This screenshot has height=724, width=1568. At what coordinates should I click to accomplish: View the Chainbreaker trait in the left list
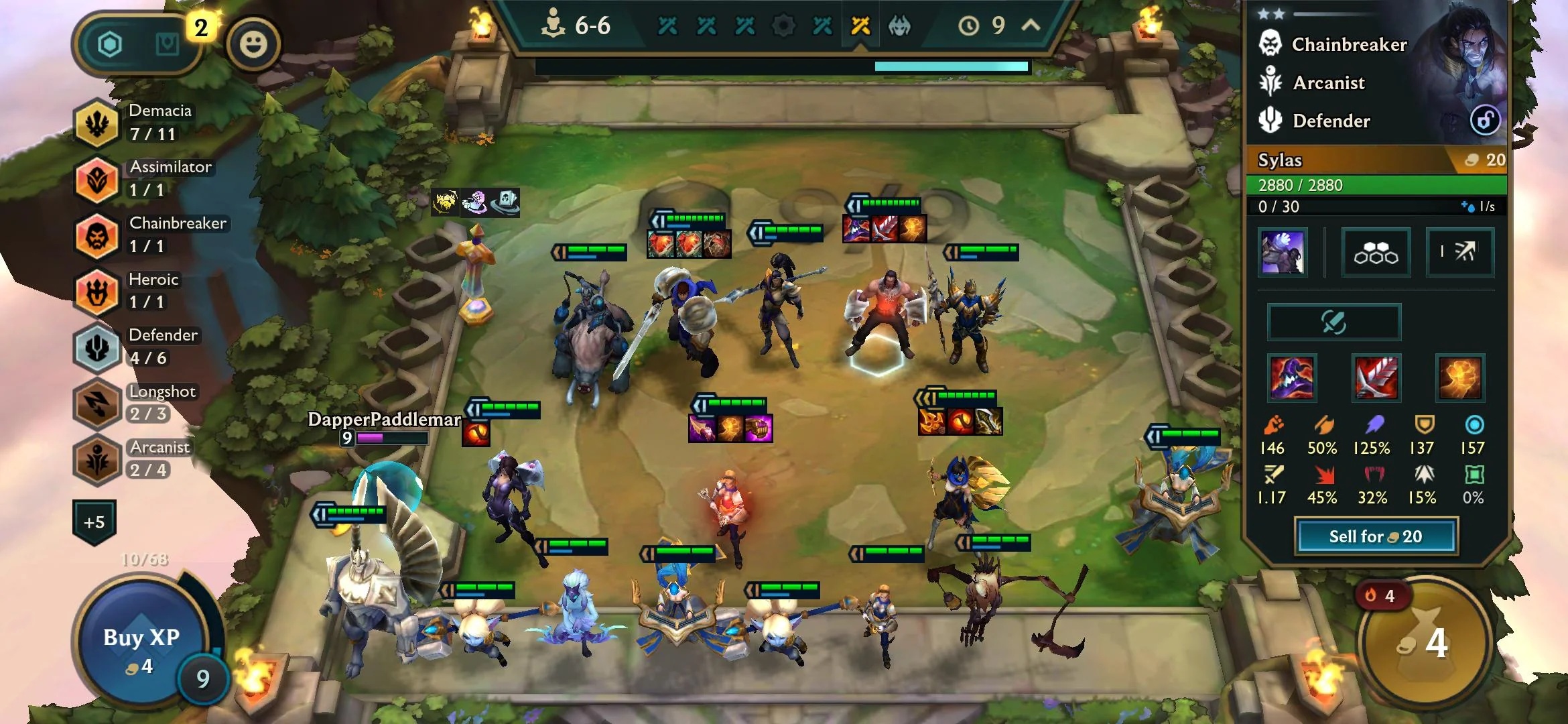97,235
